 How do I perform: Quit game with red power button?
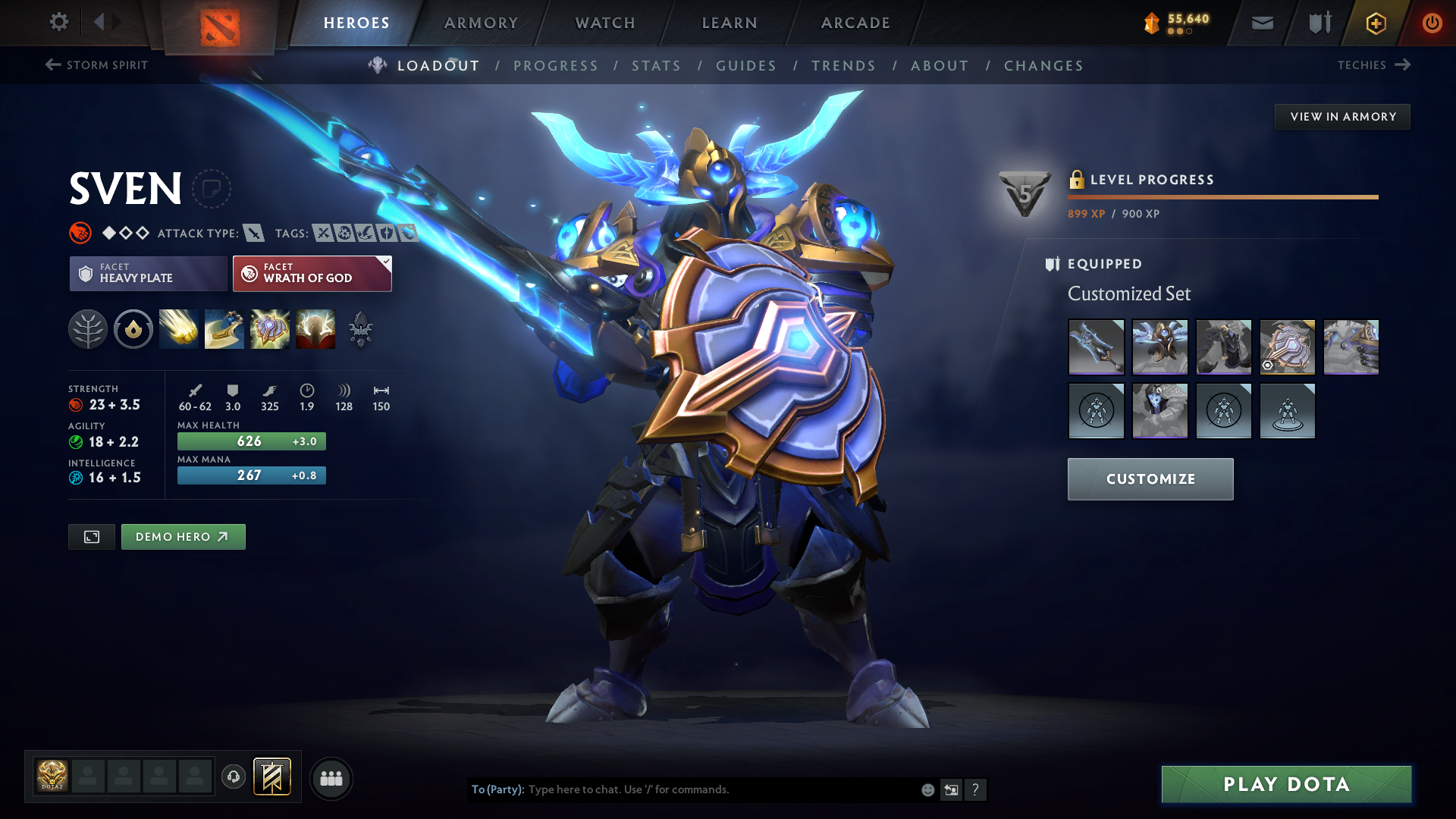pos(1432,23)
